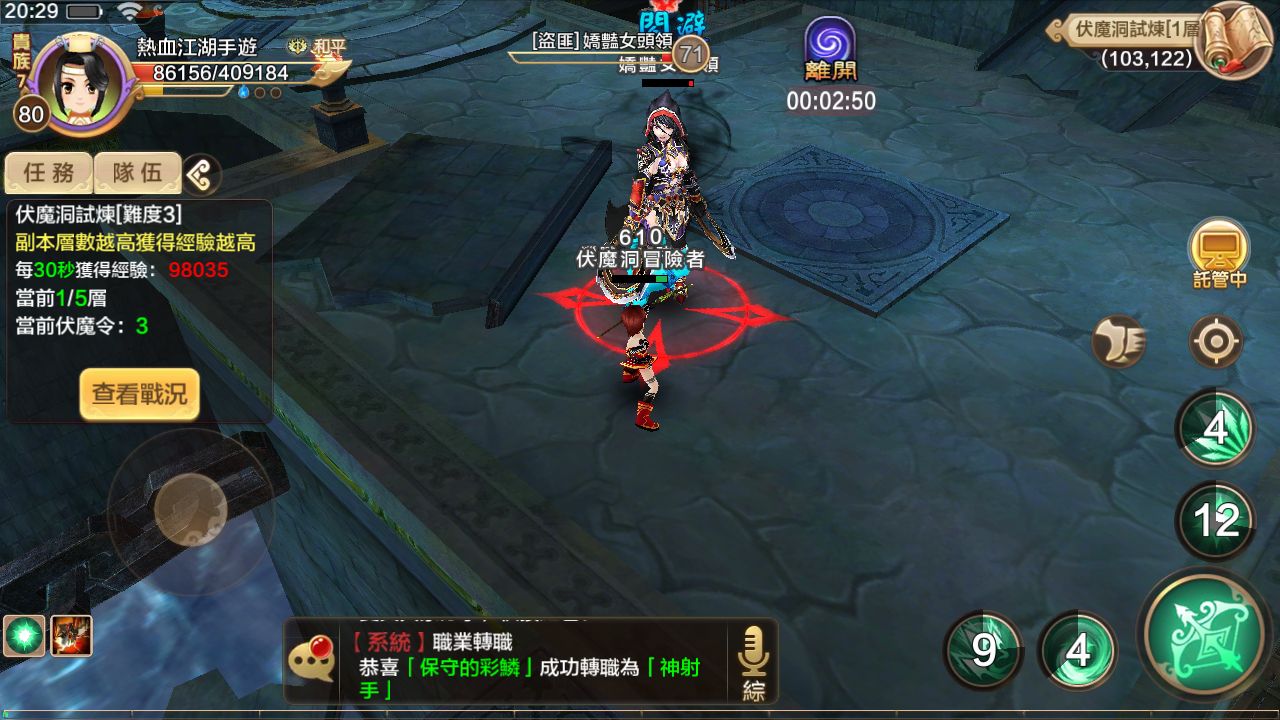The width and height of the screenshot is (1280, 720).
Task: Cast the green skill with the 4 count
Action: pyautogui.click(x=1080, y=648)
